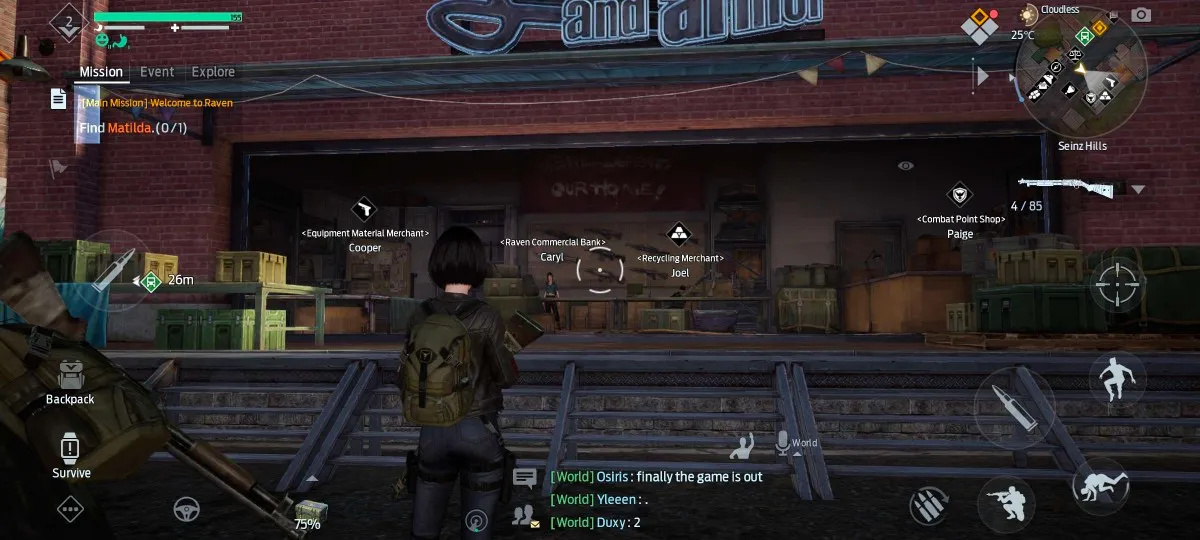The image size is (1200, 540).
Task: Open the Explore tab
Action: [213, 72]
